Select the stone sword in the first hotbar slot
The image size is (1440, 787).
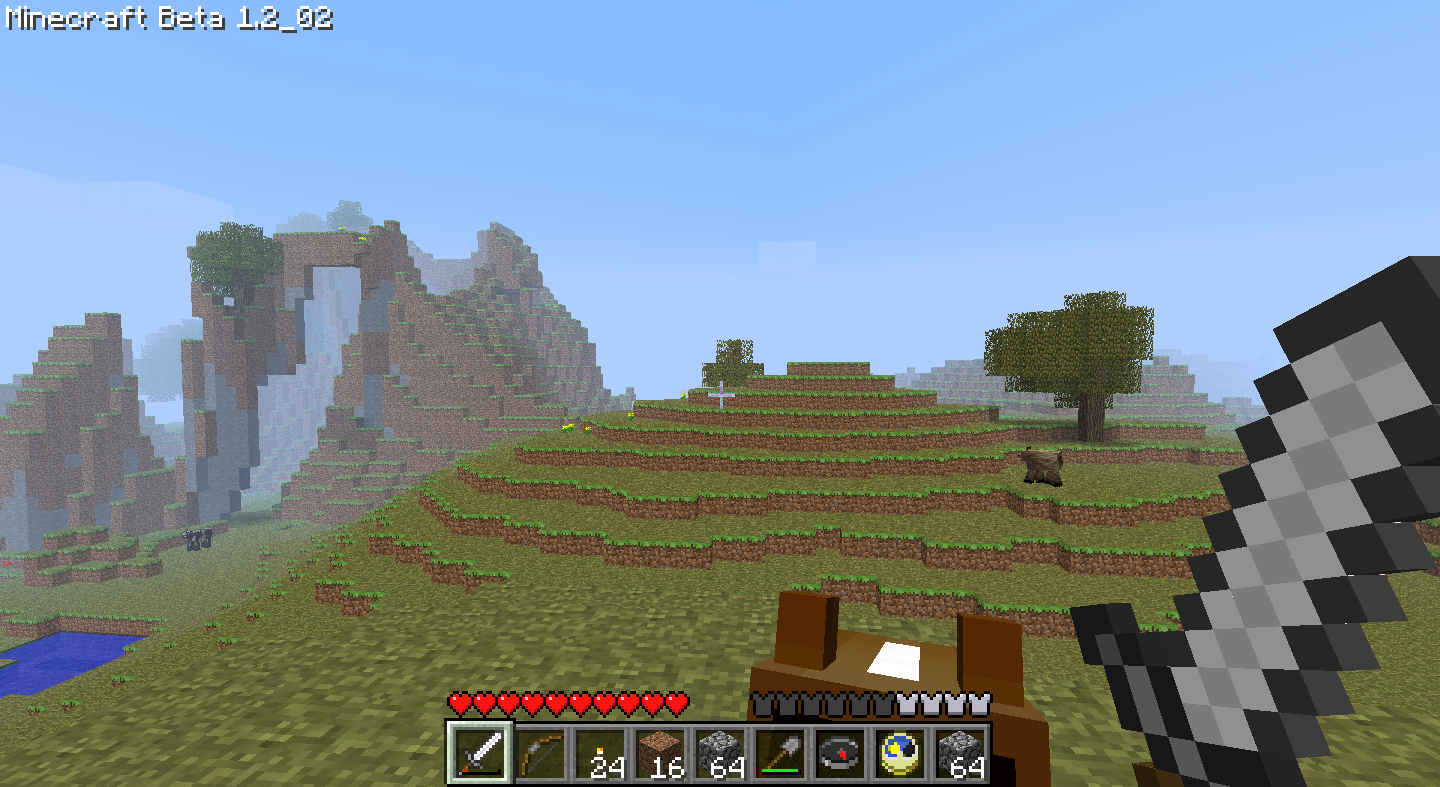(x=477, y=757)
